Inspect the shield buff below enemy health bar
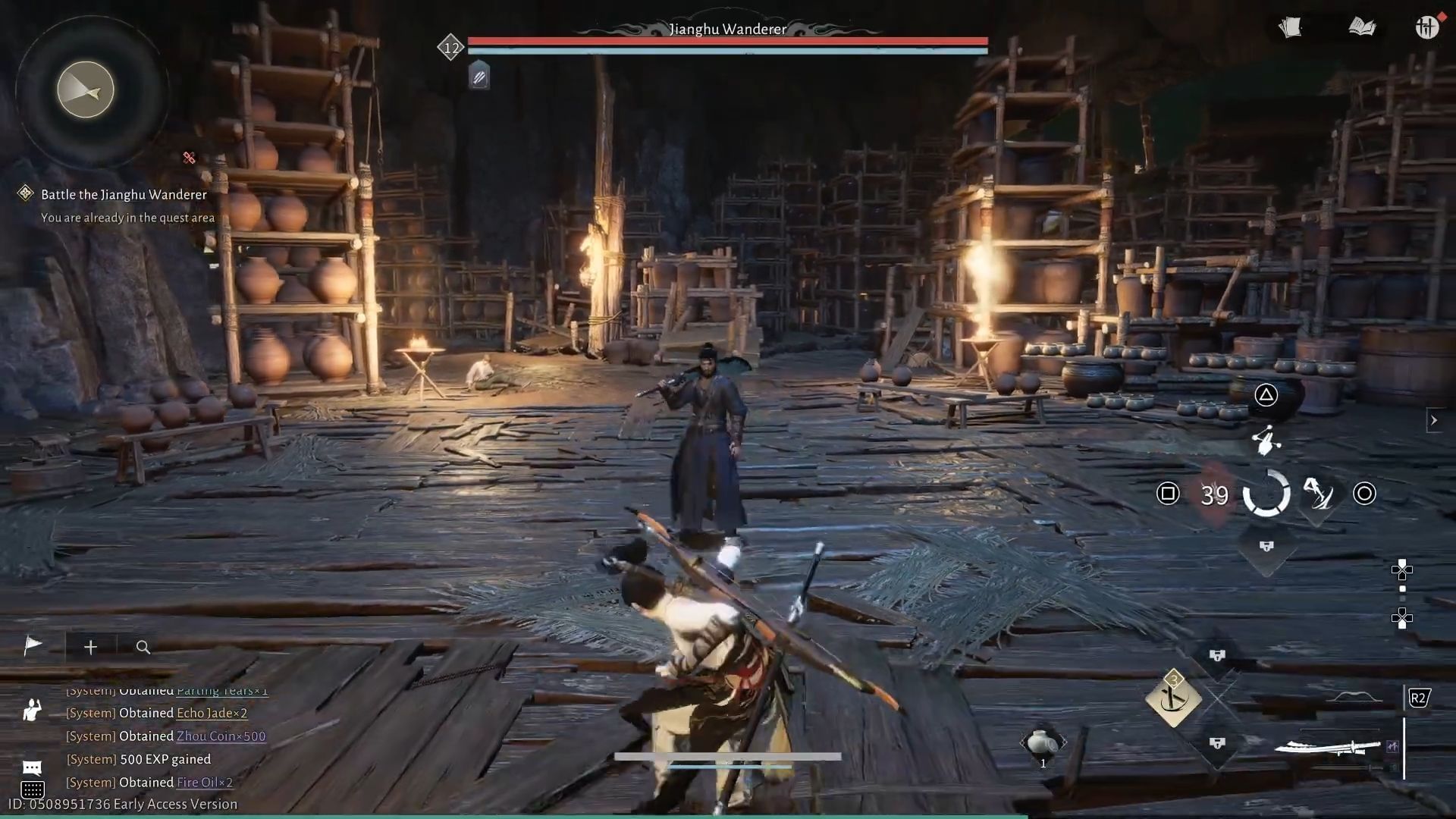The width and height of the screenshot is (1456, 819). (478, 76)
